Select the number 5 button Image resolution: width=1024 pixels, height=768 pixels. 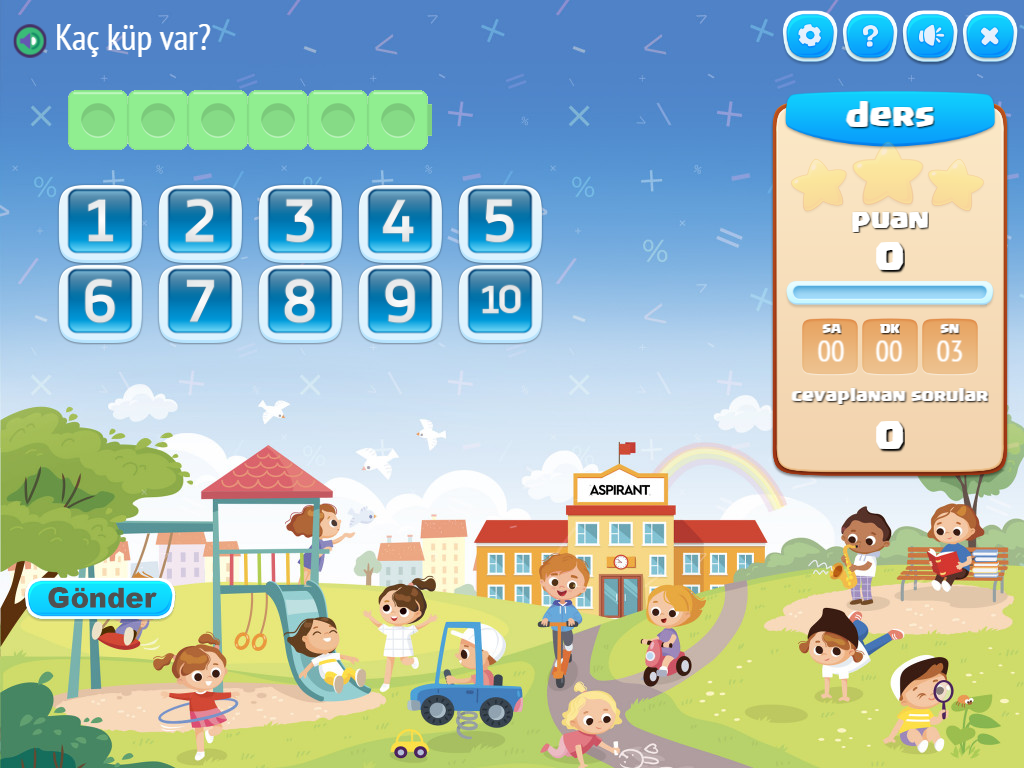(x=500, y=223)
